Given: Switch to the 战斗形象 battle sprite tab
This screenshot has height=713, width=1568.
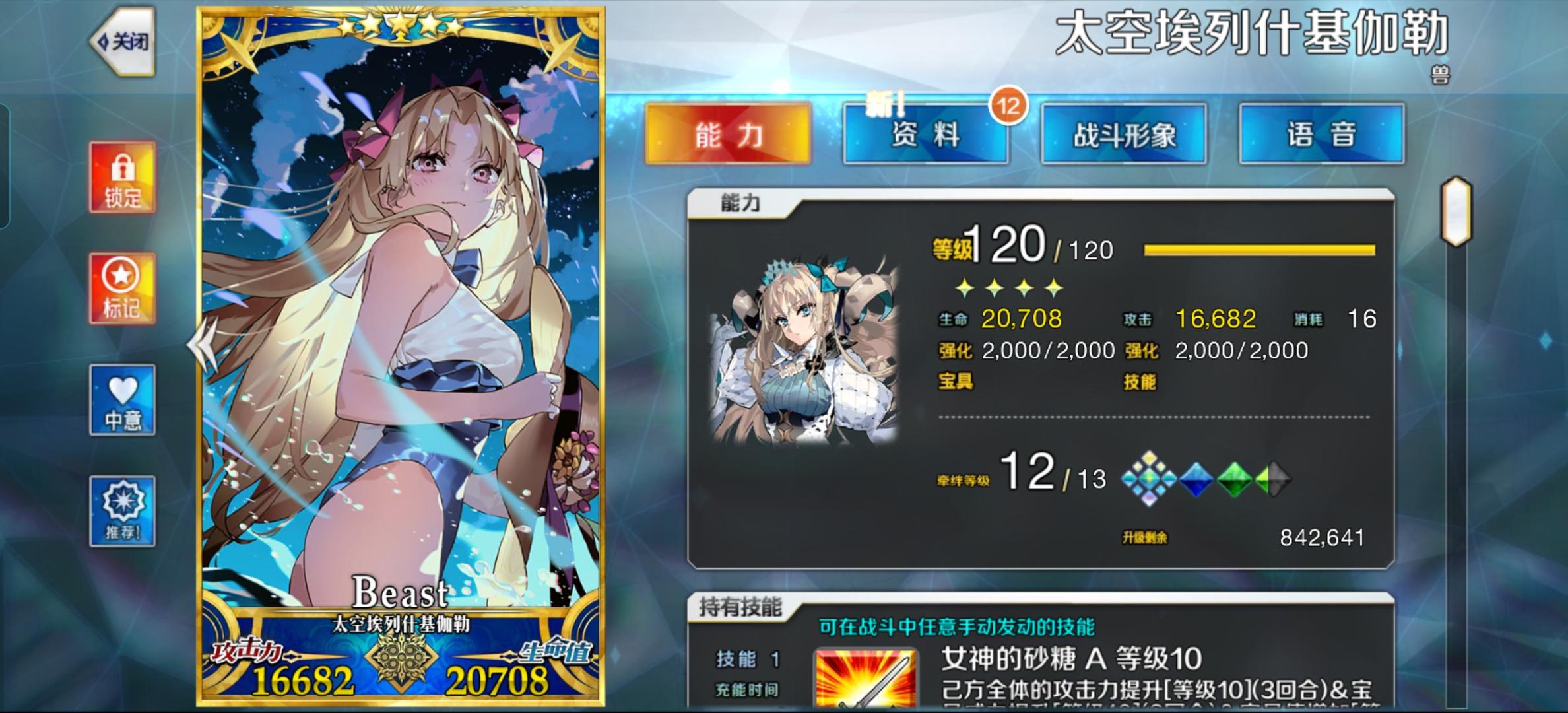Looking at the screenshot, I should (1124, 134).
